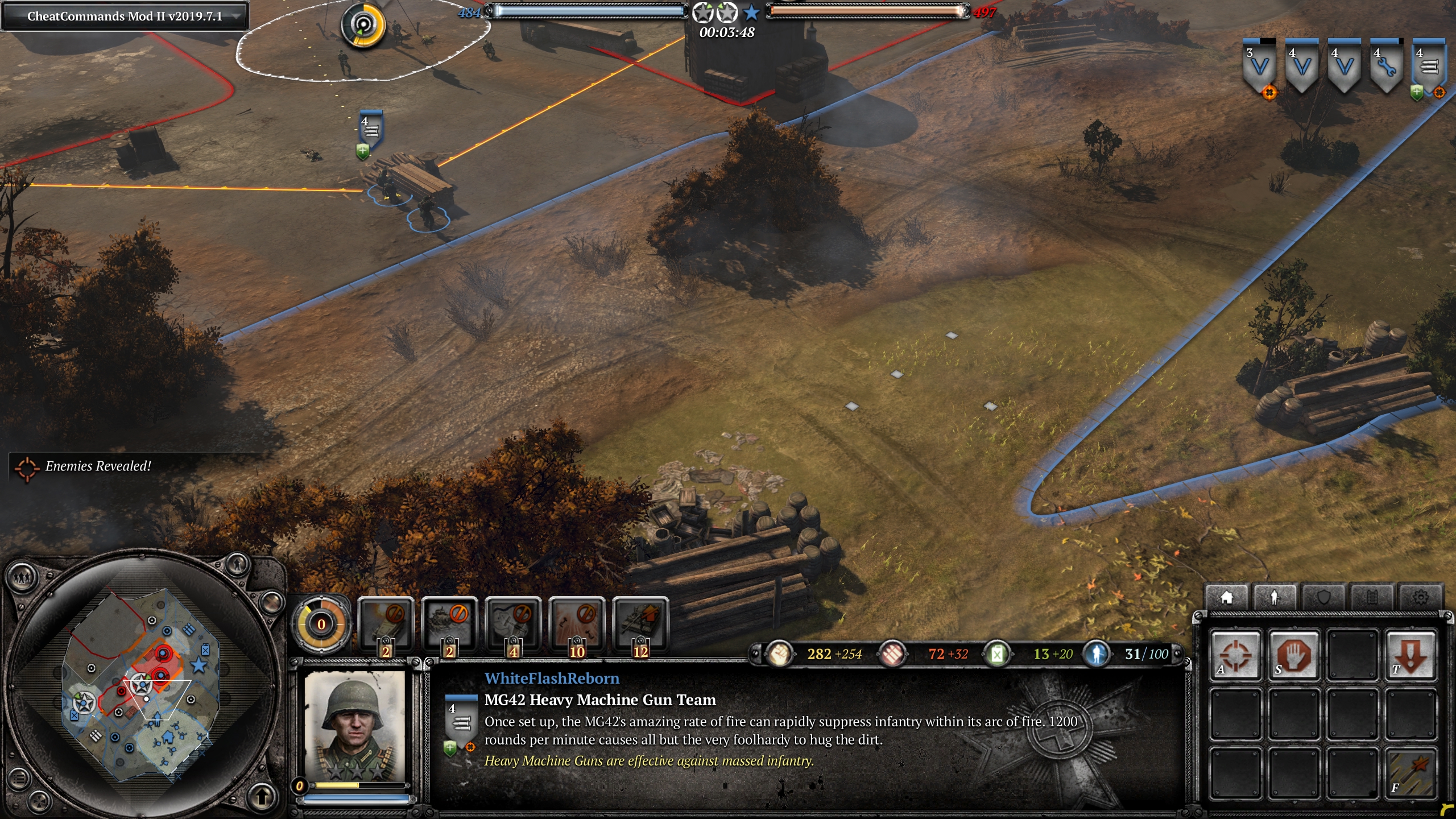Image resolution: width=1456 pixels, height=819 pixels.
Task: Open the CheatCommands Mod II dropdown
Action: [x=235, y=16]
